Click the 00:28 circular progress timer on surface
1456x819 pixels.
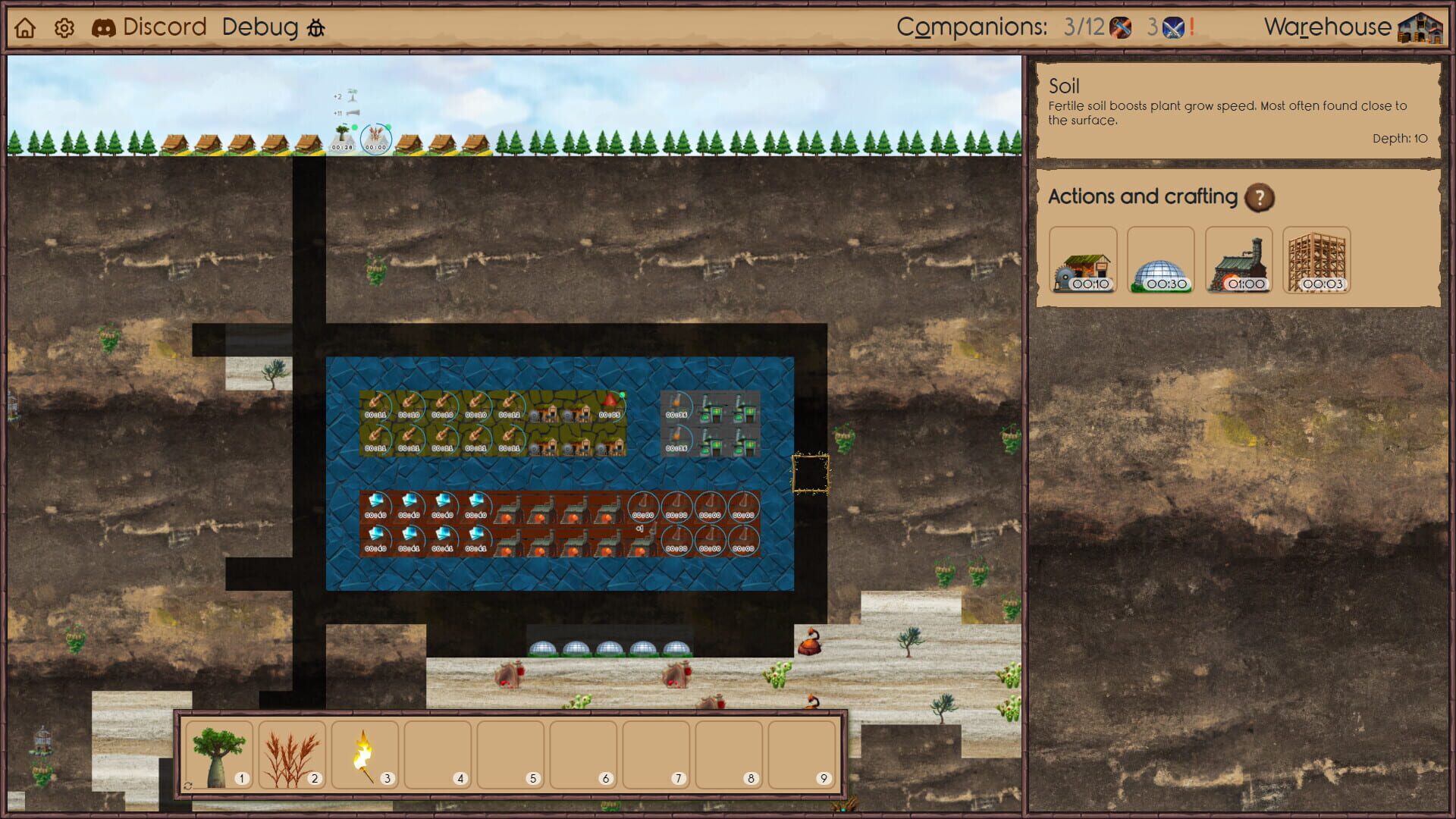343,139
